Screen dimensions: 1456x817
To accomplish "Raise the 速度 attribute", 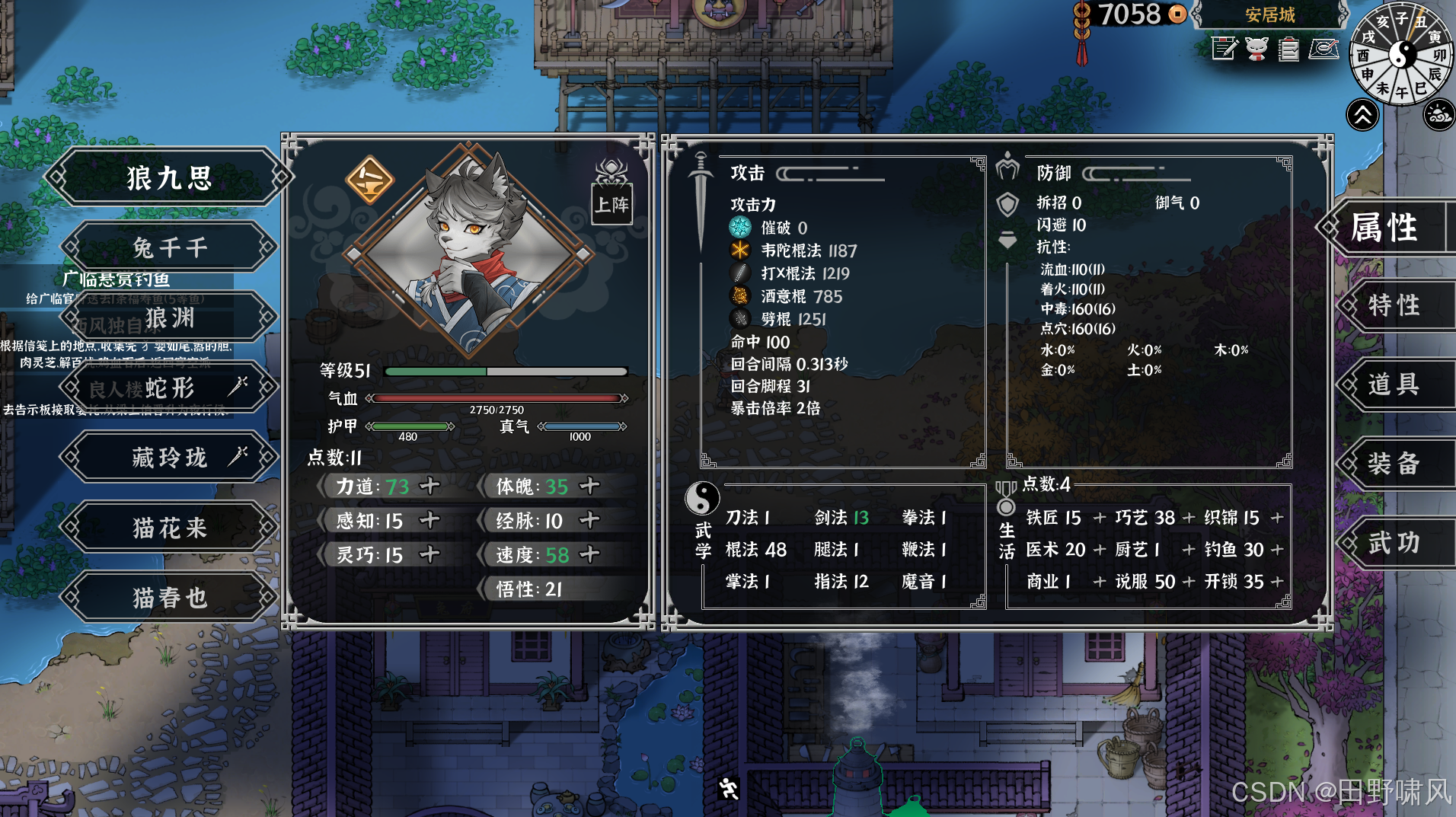I will 589,554.
